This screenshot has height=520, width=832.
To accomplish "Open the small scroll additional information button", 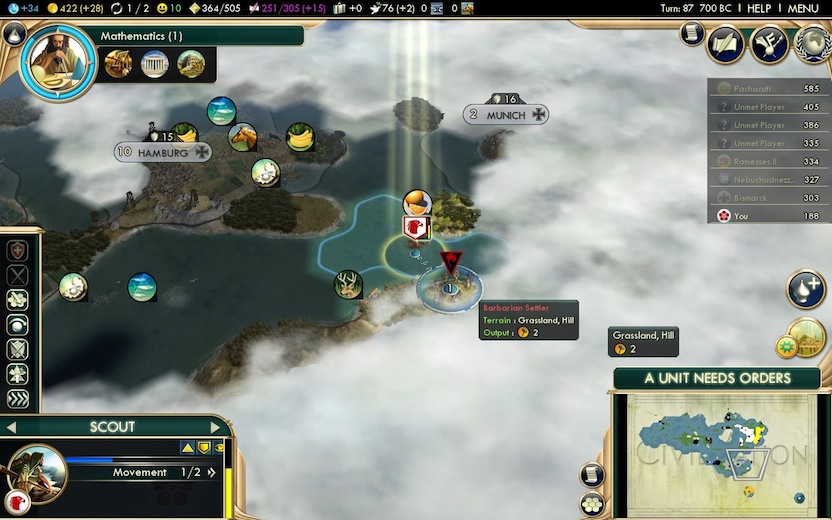I will coord(691,34).
